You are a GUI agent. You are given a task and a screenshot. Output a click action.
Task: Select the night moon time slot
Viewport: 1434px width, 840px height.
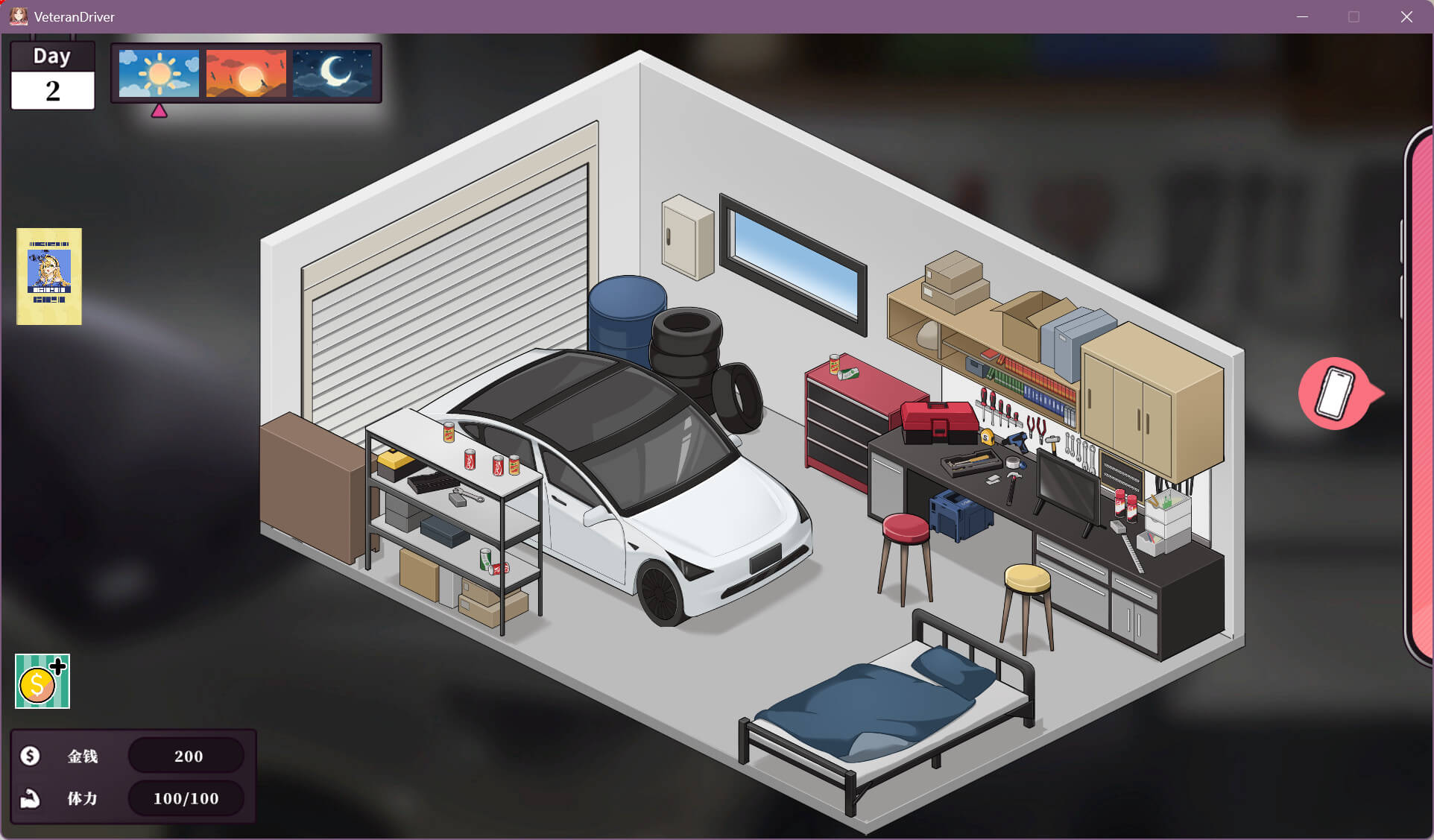332,73
